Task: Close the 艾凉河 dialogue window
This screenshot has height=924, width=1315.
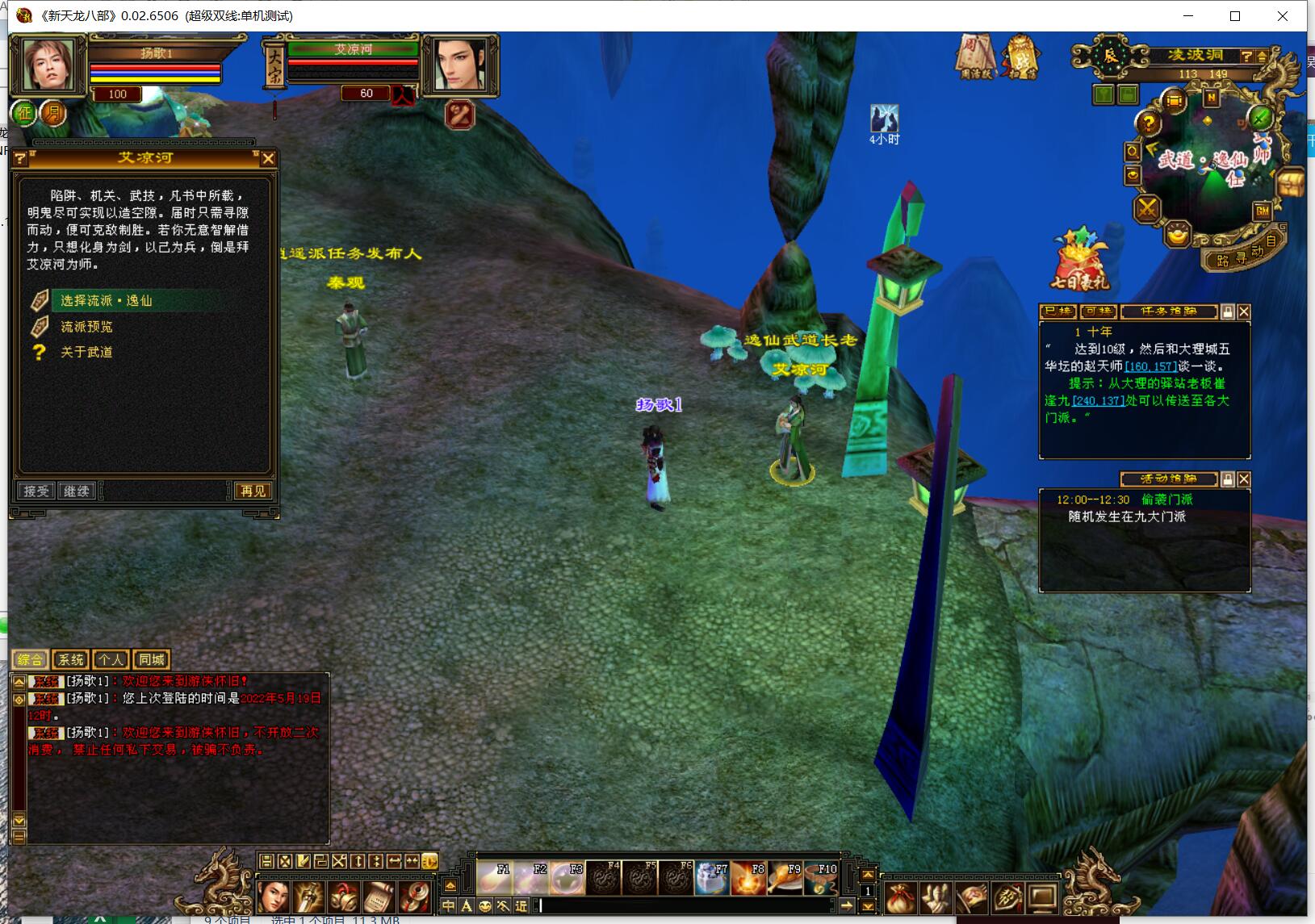Action: (x=269, y=159)
